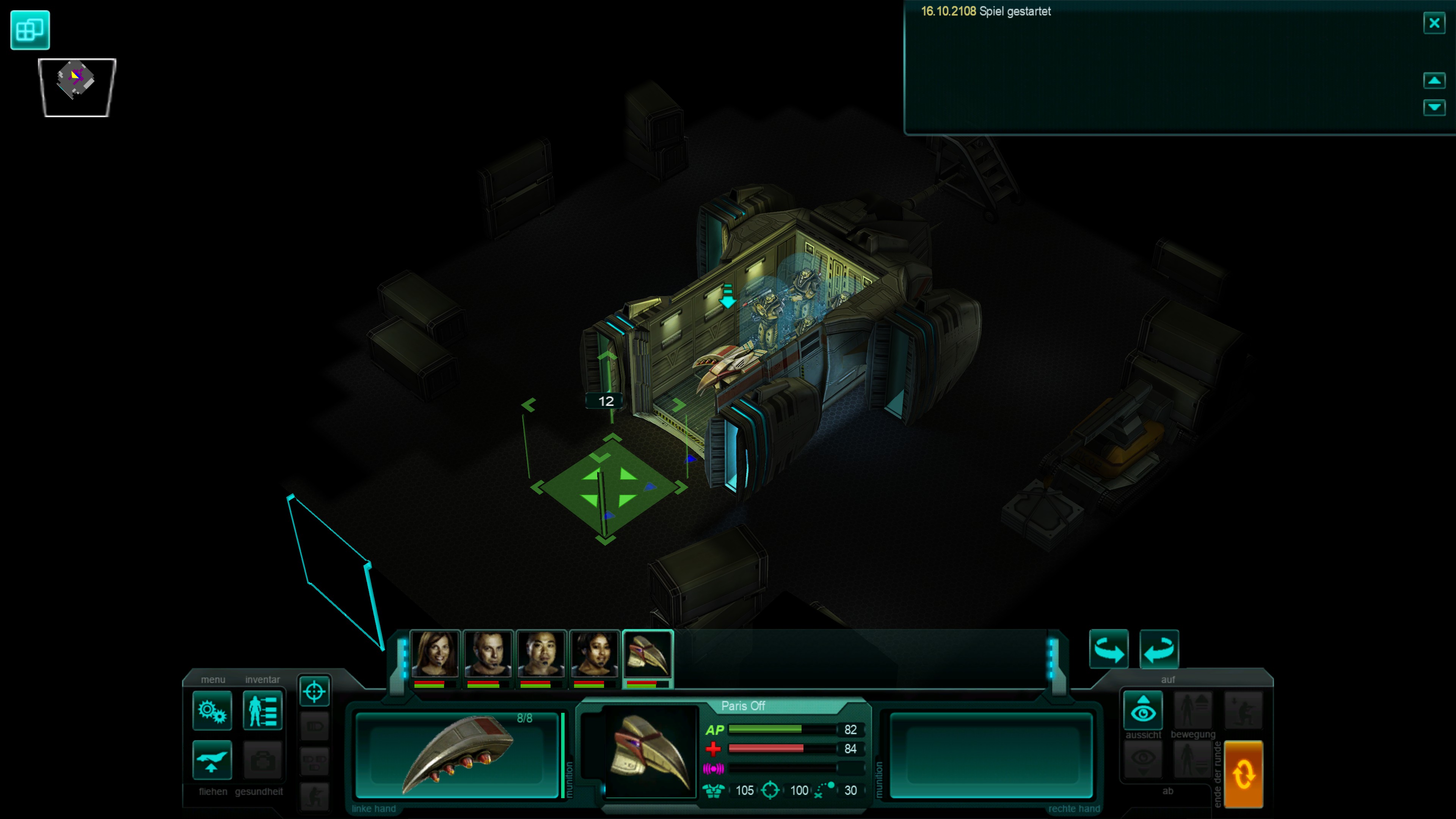Select the third soldier portrait
The height and width of the screenshot is (819, 1456).
(x=540, y=654)
